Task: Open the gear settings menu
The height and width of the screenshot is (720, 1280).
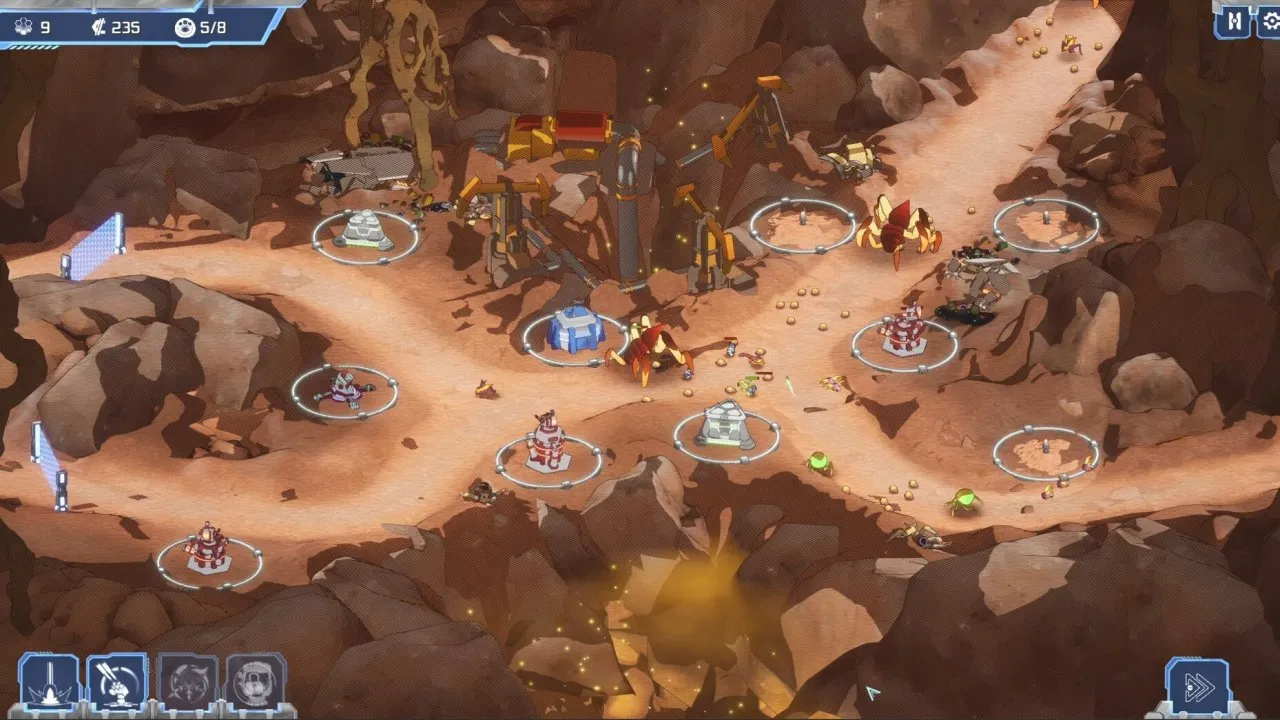Action: click(1270, 21)
